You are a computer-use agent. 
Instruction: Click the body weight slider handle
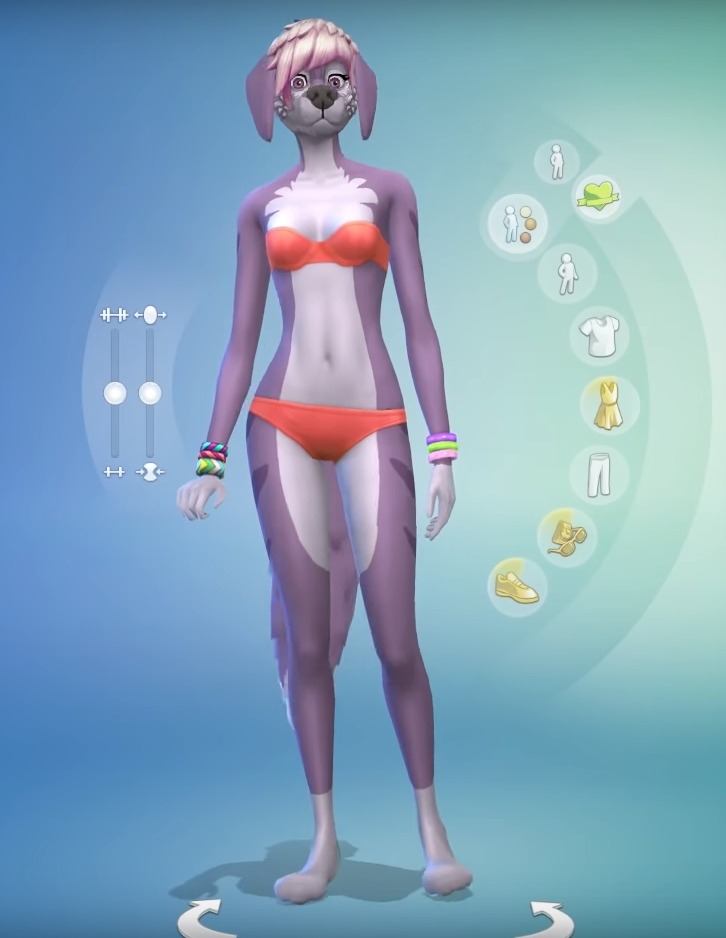pyautogui.click(x=150, y=393)
